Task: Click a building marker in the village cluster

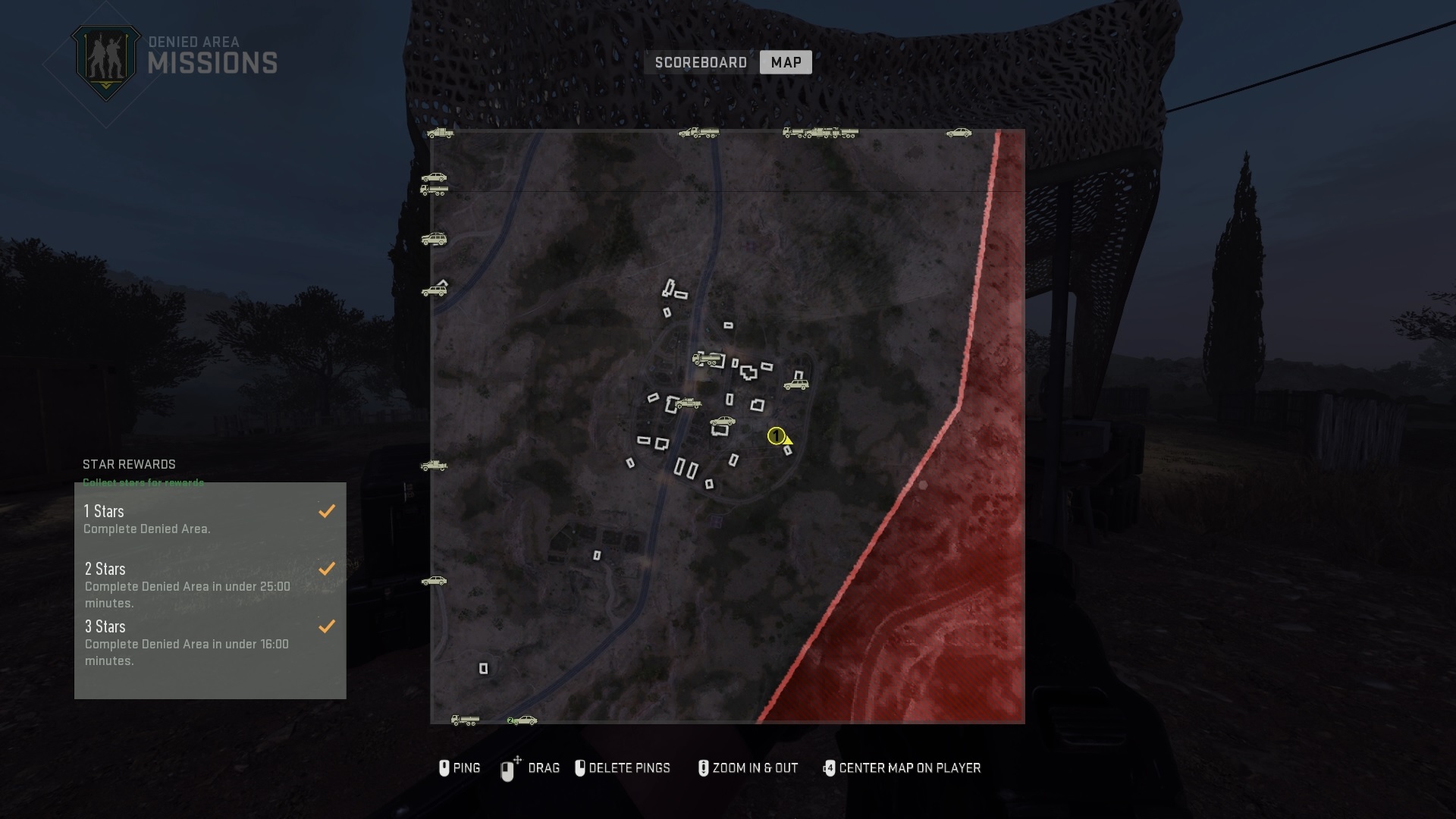Action: point(748,373)
